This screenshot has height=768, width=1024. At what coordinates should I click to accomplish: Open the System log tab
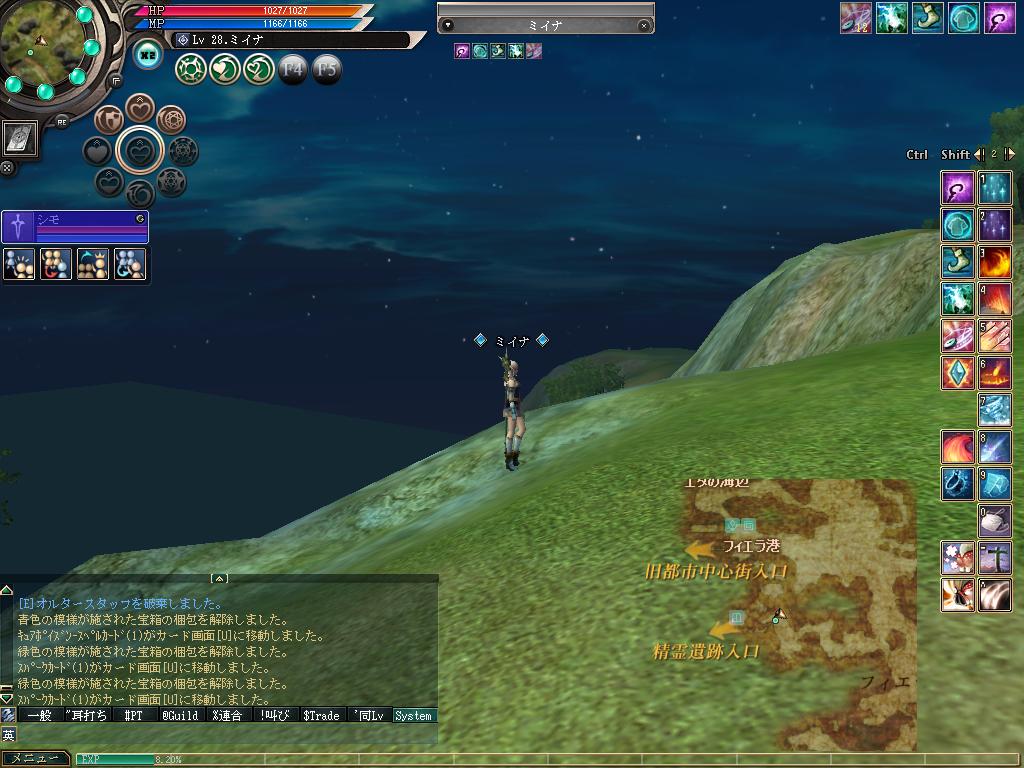tap(413, 716)
